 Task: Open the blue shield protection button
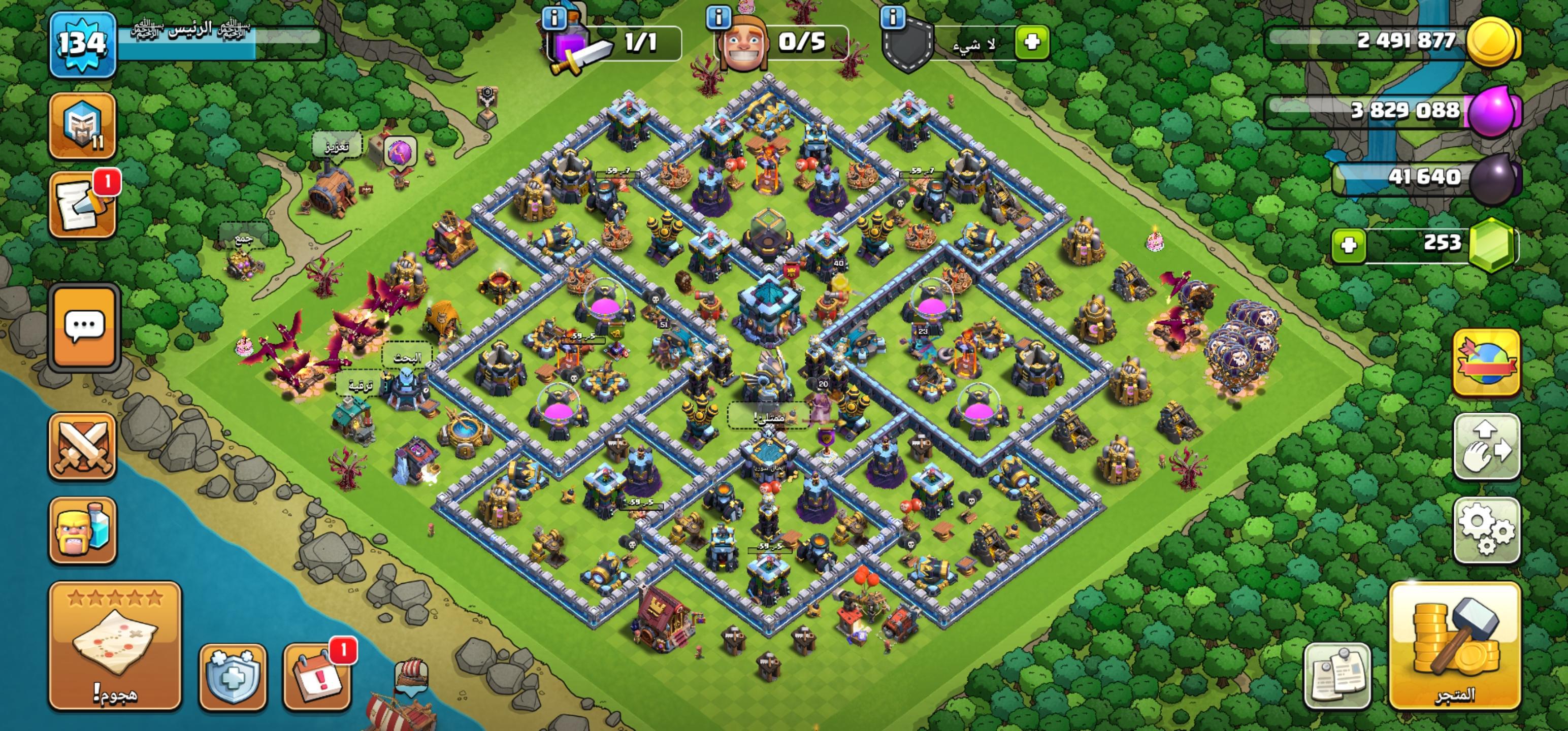(x=233, y=677)
